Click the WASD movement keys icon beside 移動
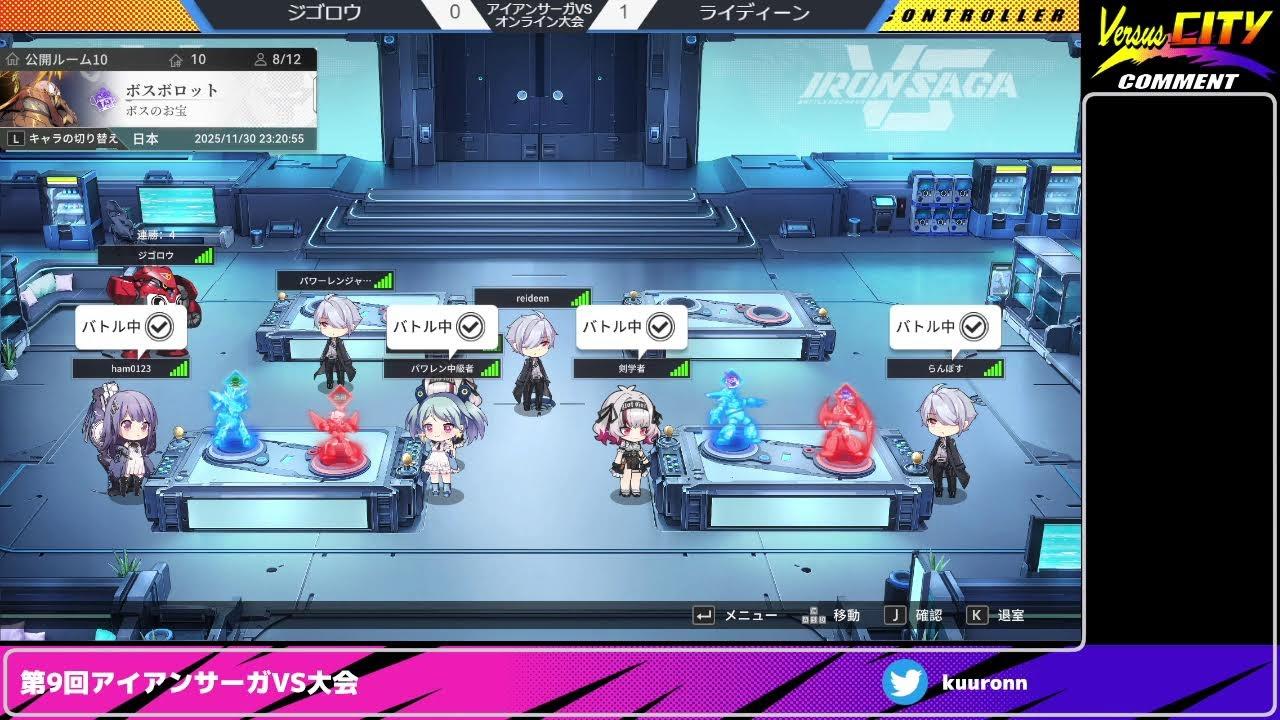 point(812,615)
